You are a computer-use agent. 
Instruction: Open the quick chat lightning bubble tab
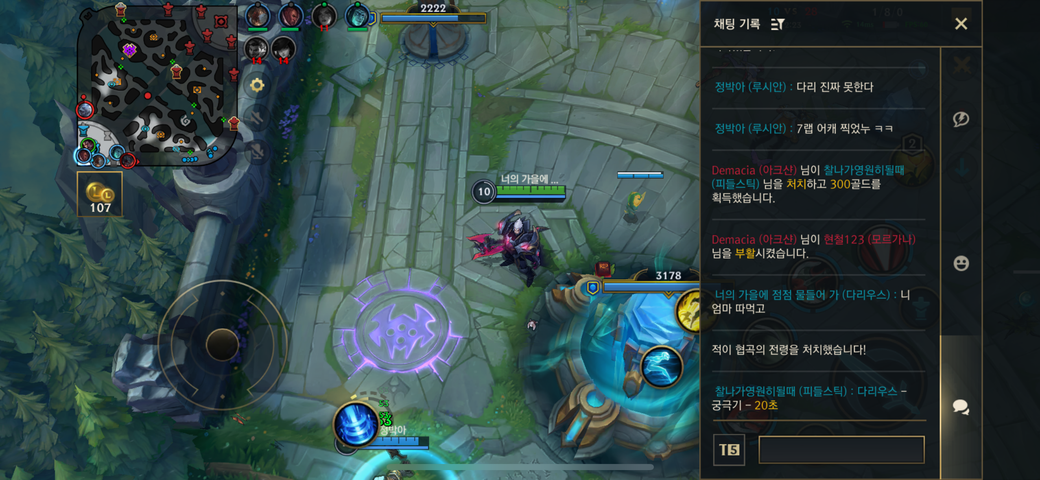click(x=961, y=119)
